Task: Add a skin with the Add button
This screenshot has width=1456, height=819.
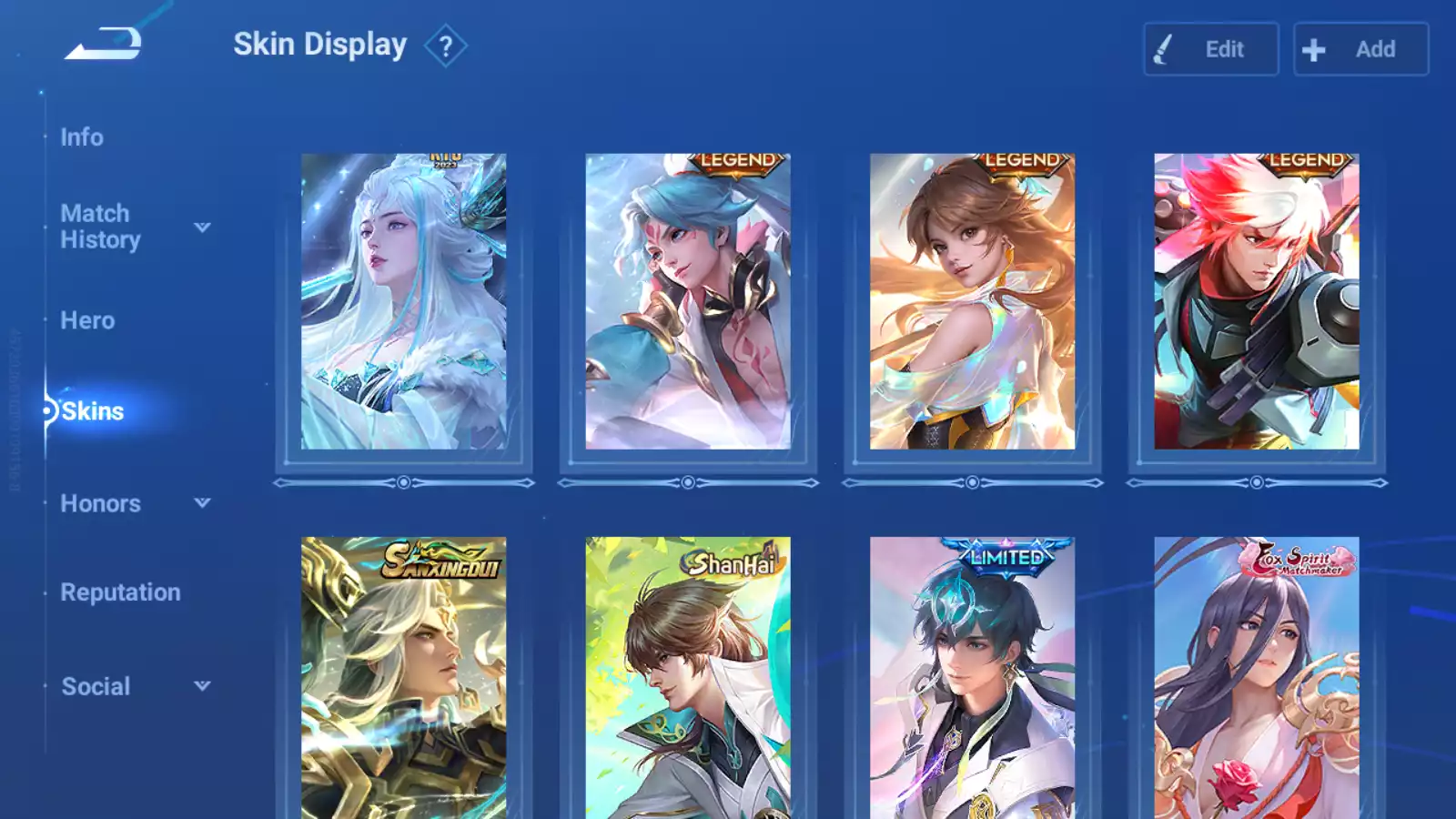Action: coord(1360,49)
